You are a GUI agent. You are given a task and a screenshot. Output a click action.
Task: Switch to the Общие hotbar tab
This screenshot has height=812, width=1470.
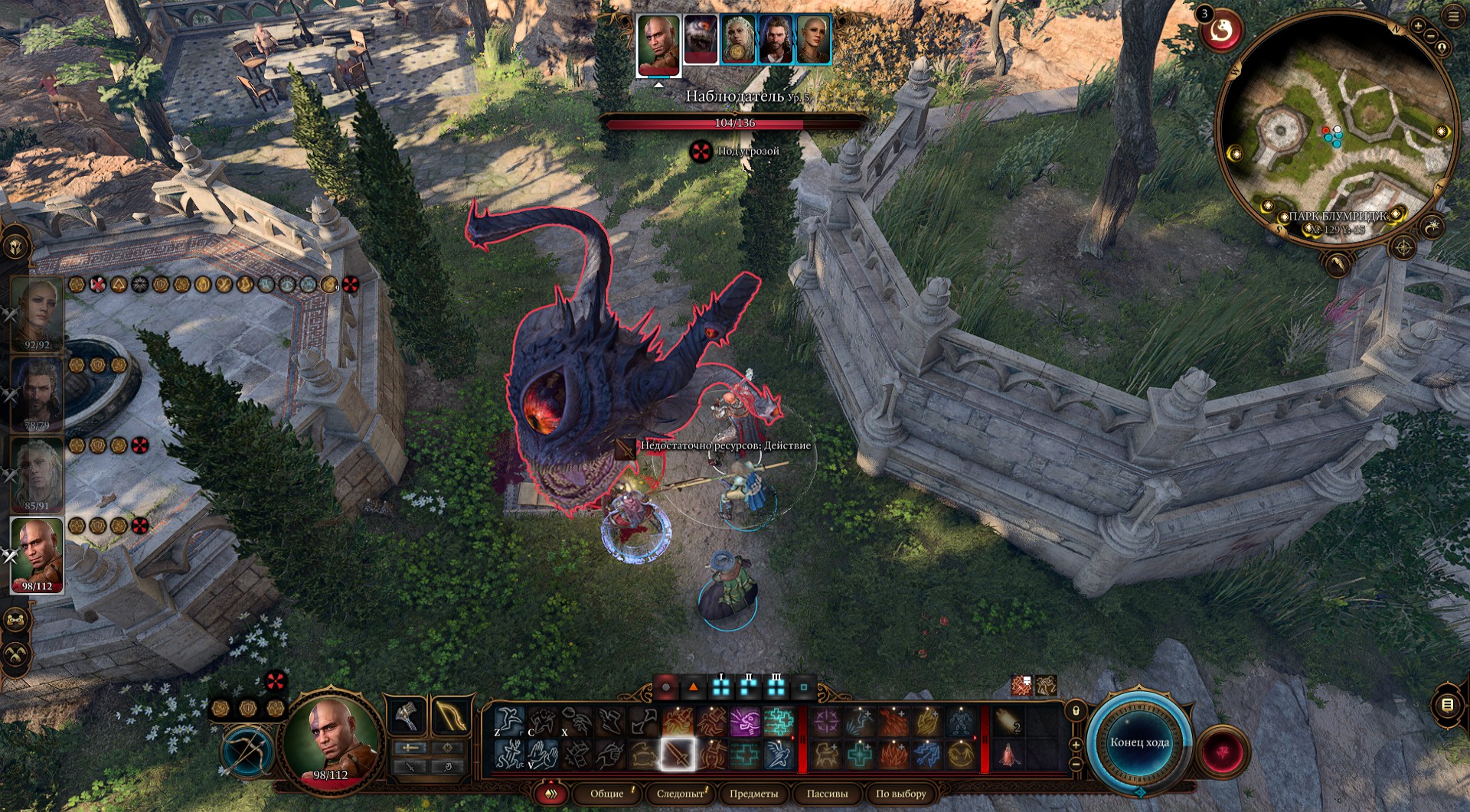(607, 794)
